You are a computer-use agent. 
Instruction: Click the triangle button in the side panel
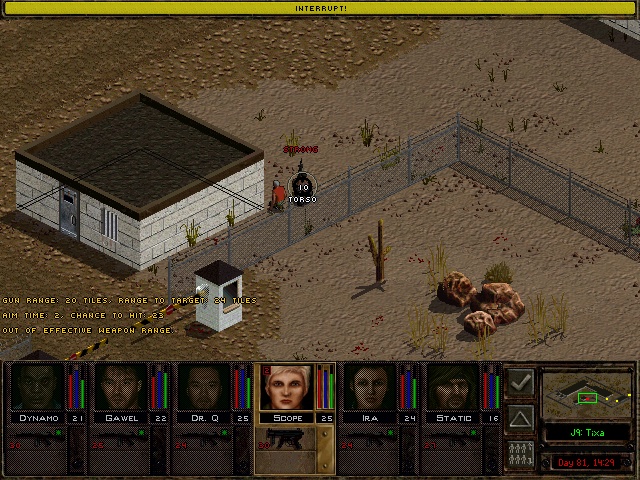pos(520,417)
